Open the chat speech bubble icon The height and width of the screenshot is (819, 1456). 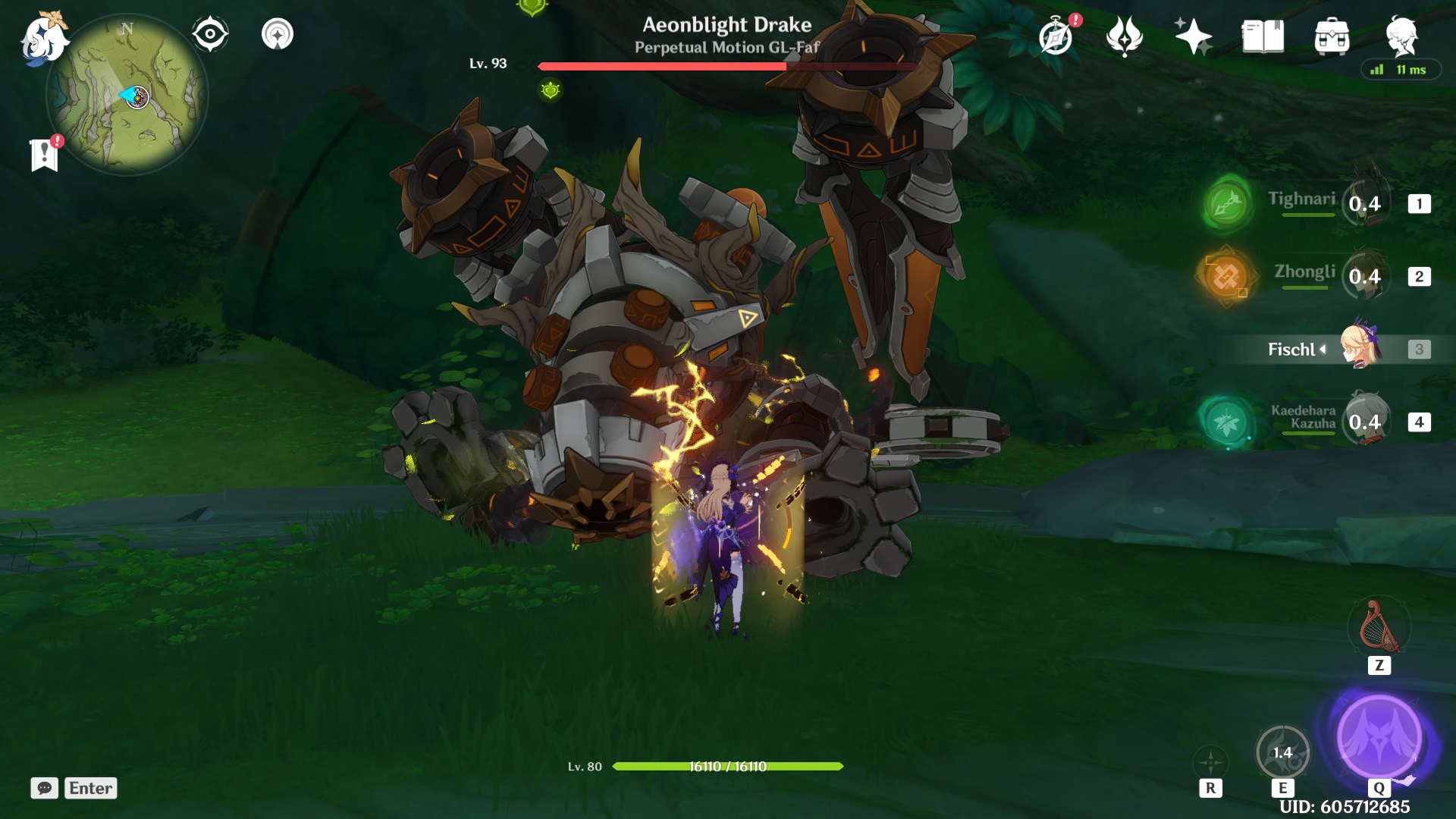45,789
